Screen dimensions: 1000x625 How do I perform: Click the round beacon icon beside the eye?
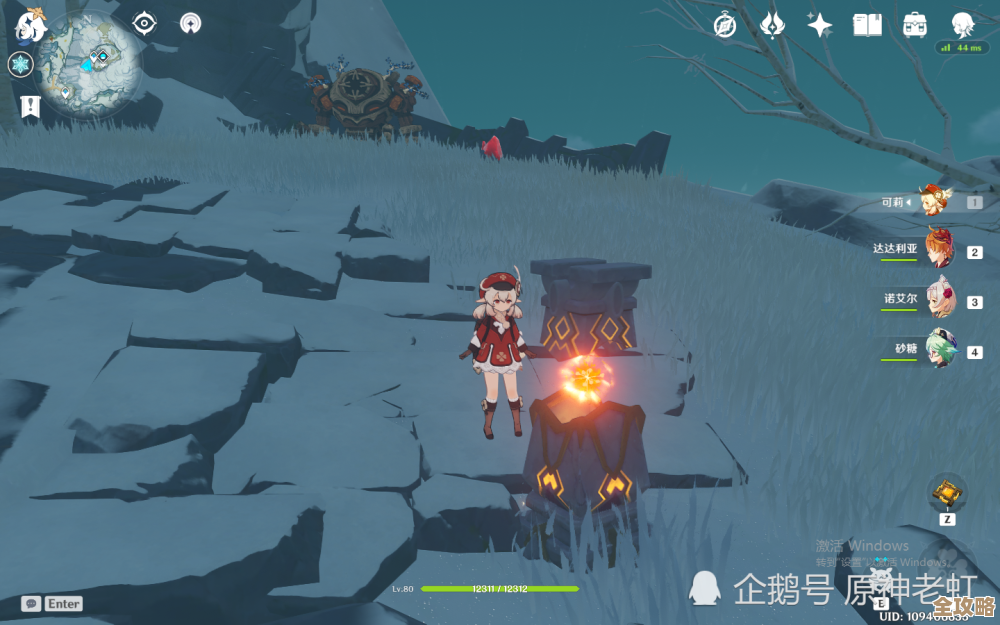coord(189,23)
